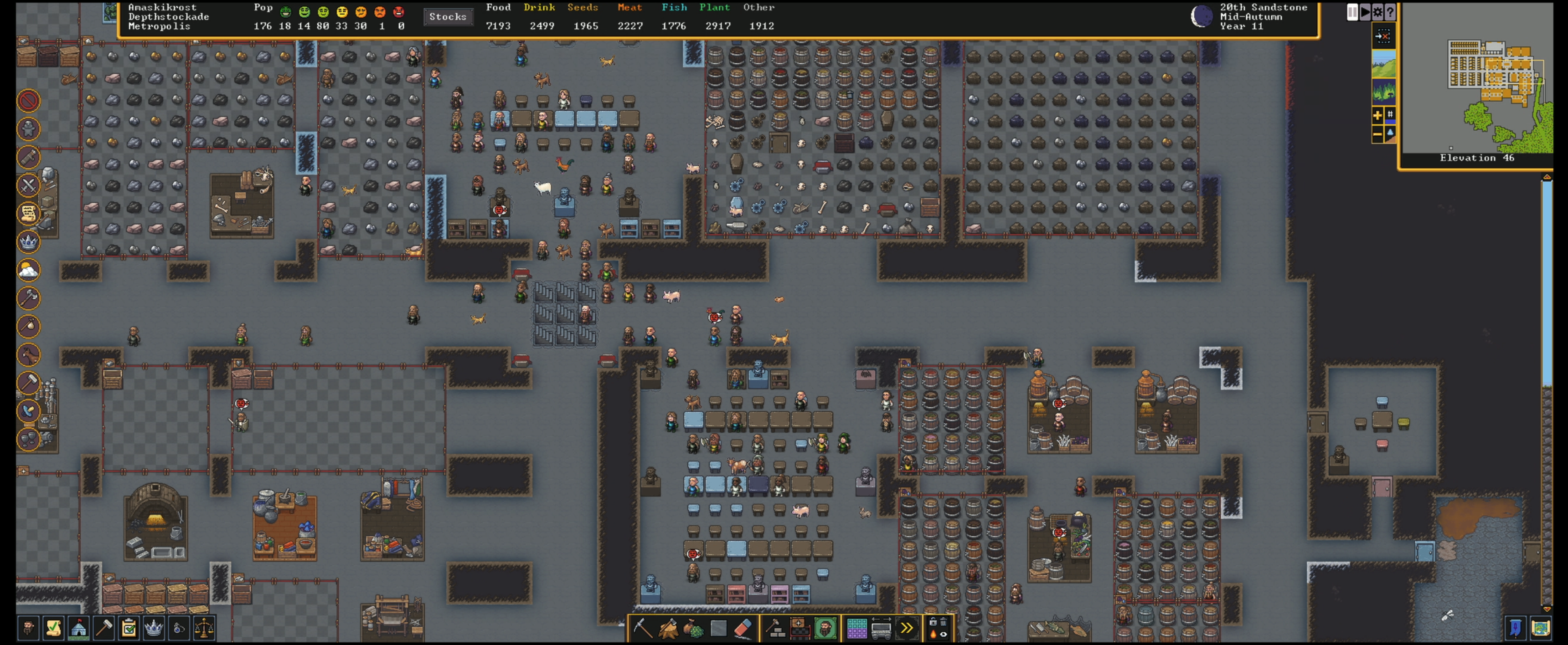Image resolution: width=1568 pixels, height=645 pixels.
Task: Select the tree chopping axe tool
Action: pyautogui.click(x=668, y=628)
